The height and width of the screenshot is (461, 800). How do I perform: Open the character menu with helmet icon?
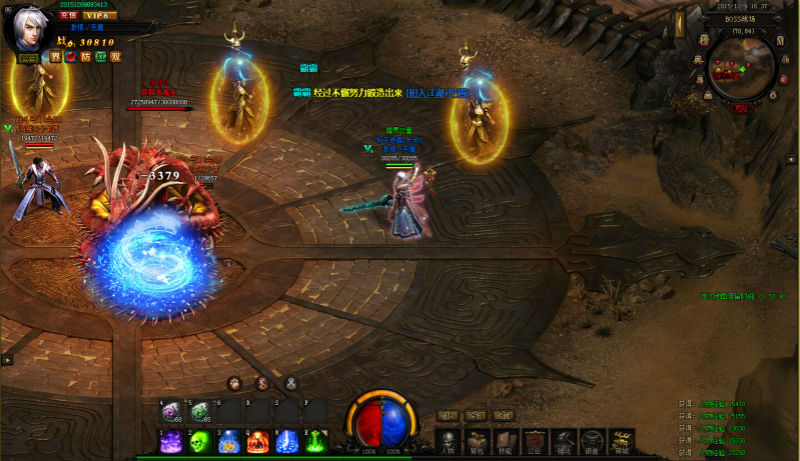(x=447, y=441)
